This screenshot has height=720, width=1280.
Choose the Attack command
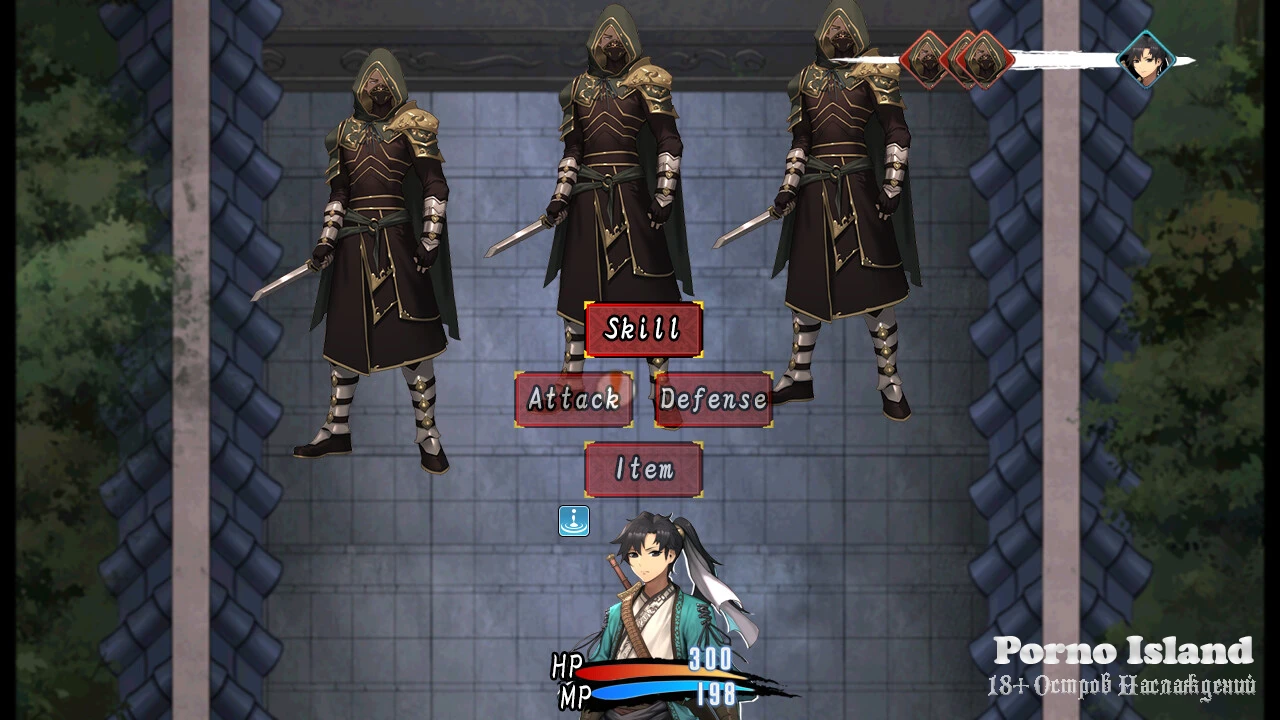[573, 399]
